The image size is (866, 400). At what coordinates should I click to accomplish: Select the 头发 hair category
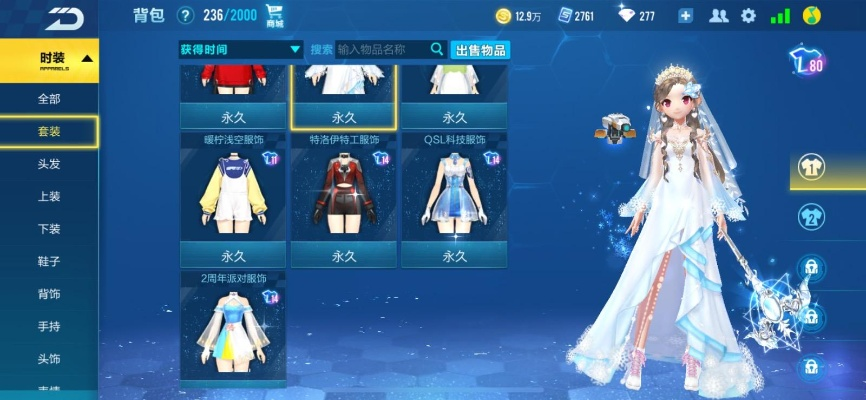[x=49, y=164]
